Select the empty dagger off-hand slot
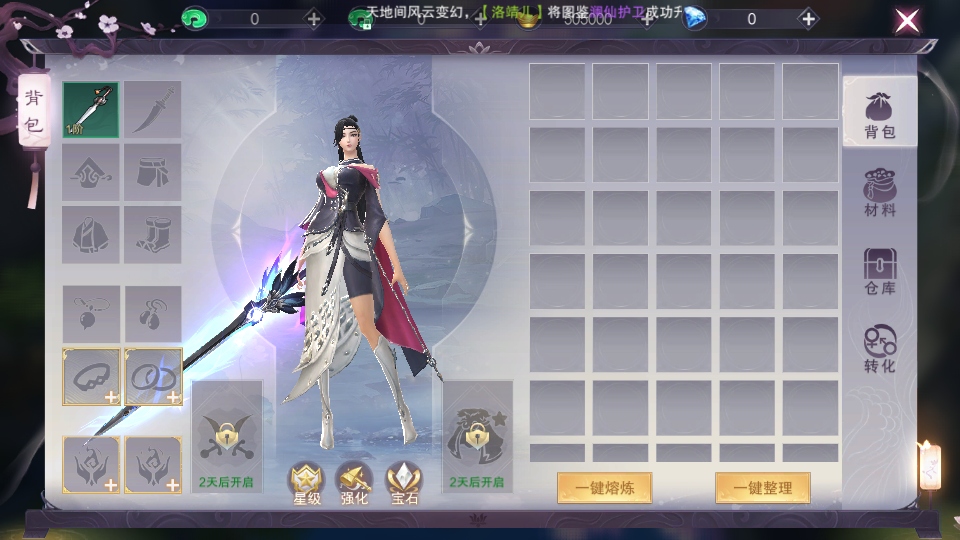 [153, 110]
